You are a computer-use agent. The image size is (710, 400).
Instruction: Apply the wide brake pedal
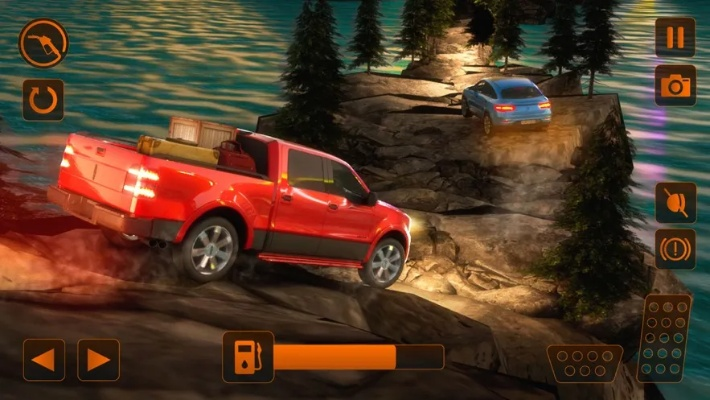click(585, 363)
